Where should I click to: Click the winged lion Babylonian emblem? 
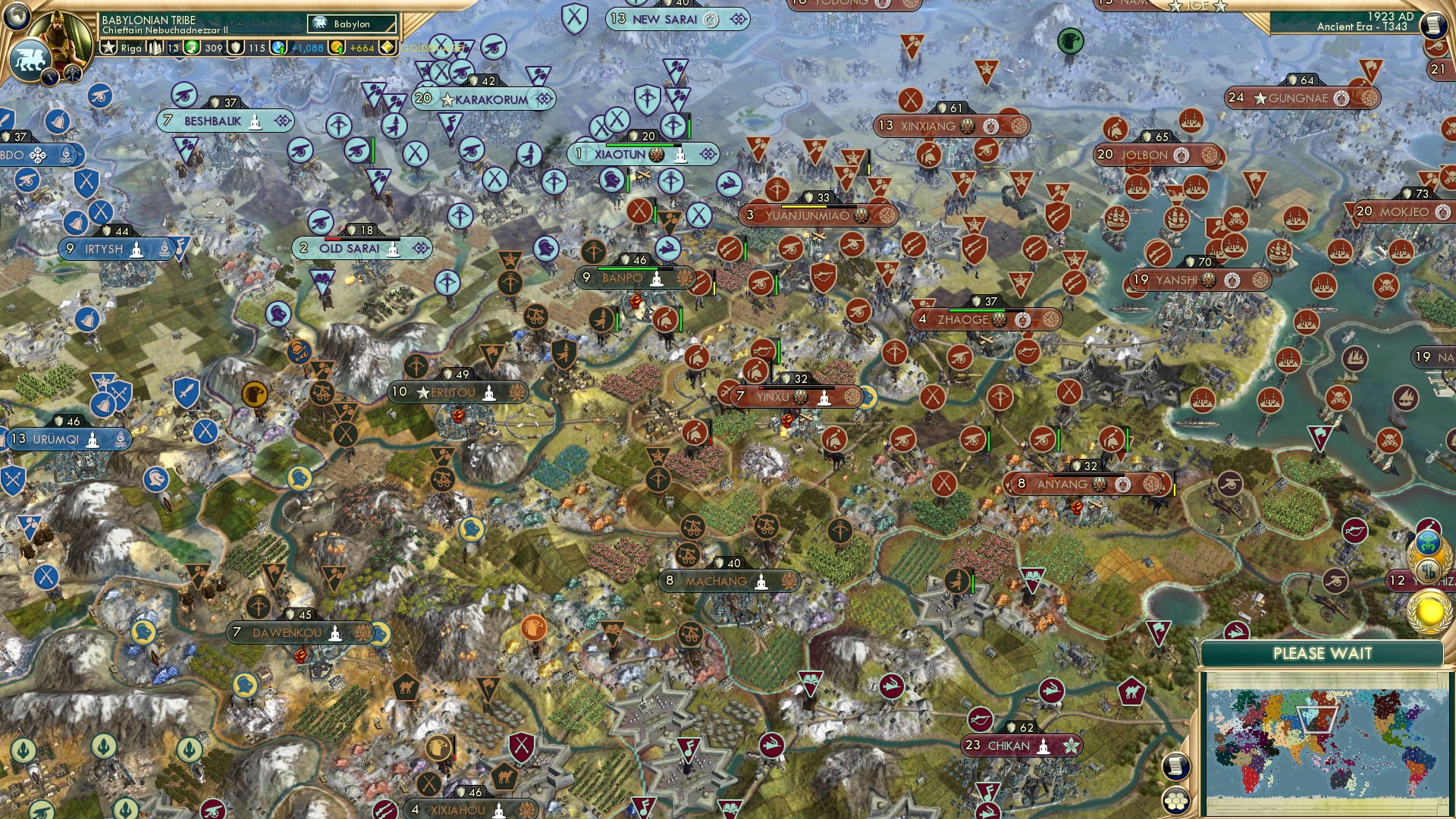(30, 59)
